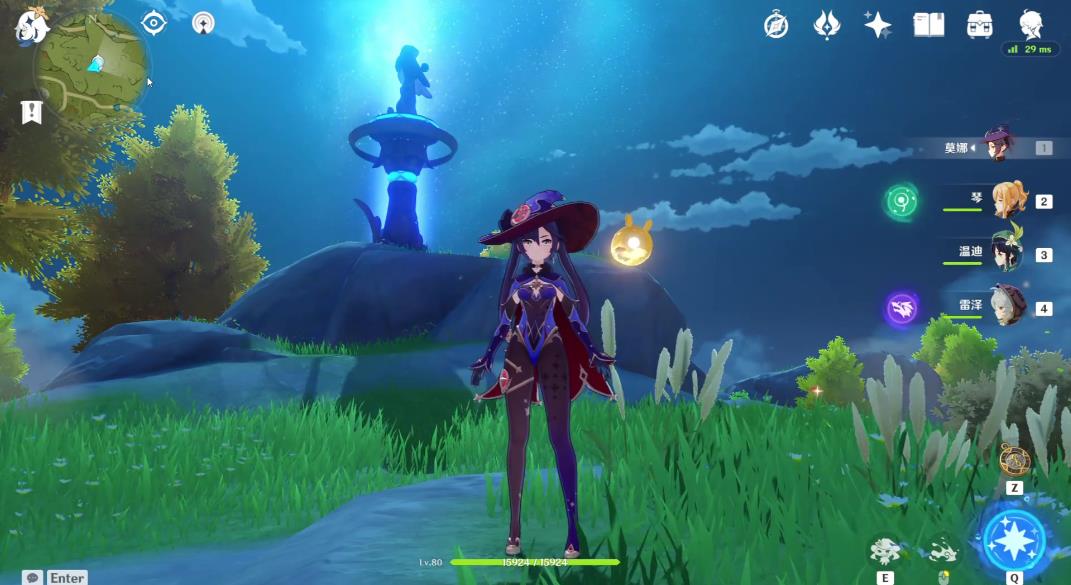Open the quest log icon
Screen dimensions: 1071x585
coord(31,112)
